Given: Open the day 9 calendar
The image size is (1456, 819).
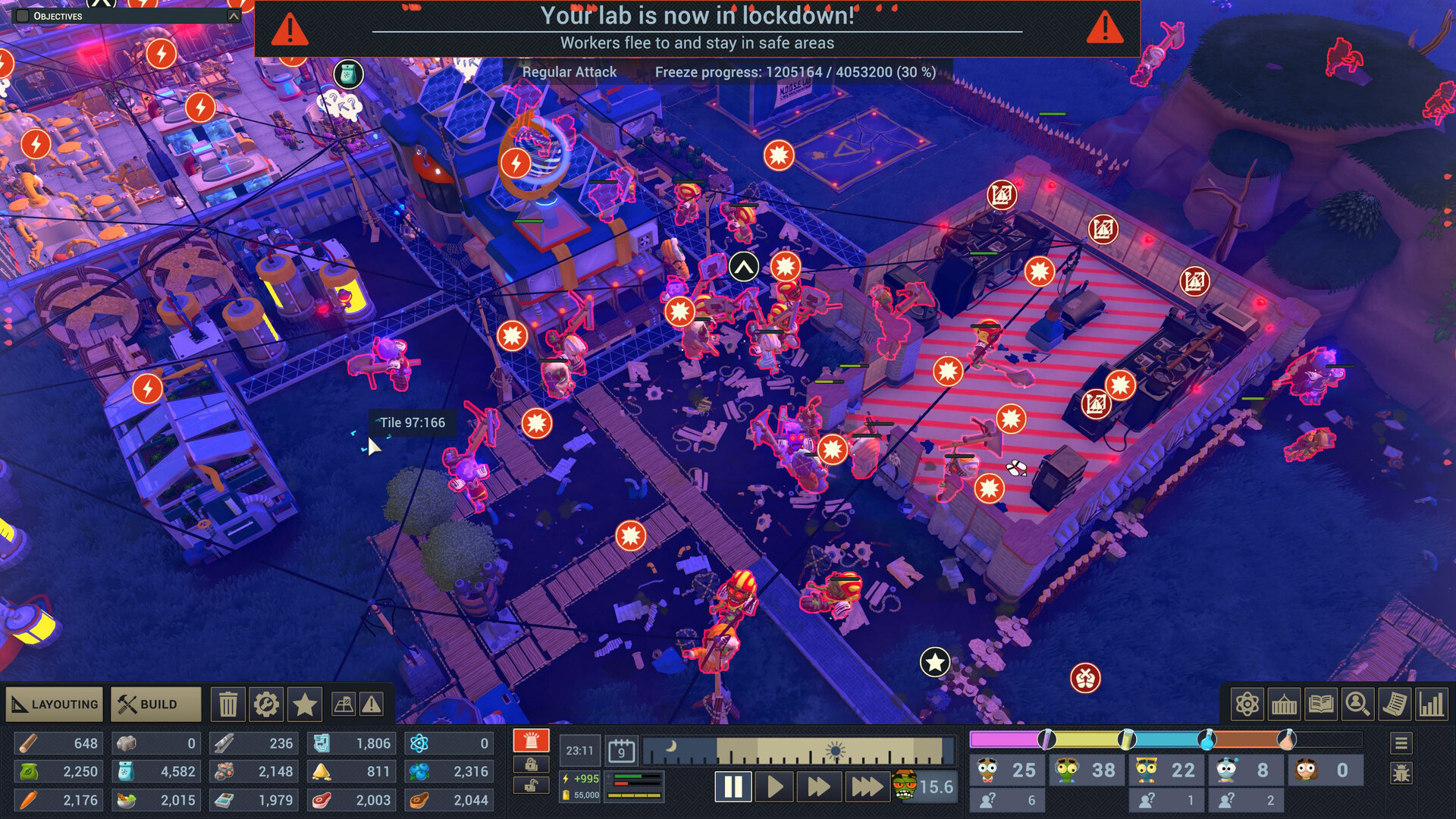Looking at the screenshot, I should [620, 751].
